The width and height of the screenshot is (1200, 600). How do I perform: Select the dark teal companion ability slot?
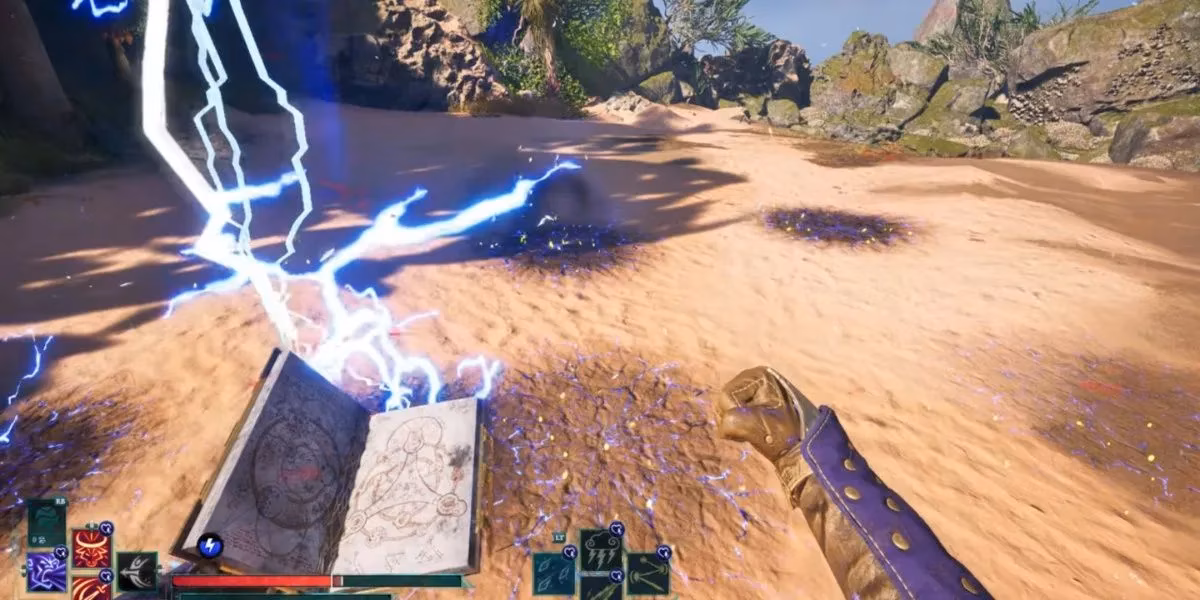coord(46,522)
